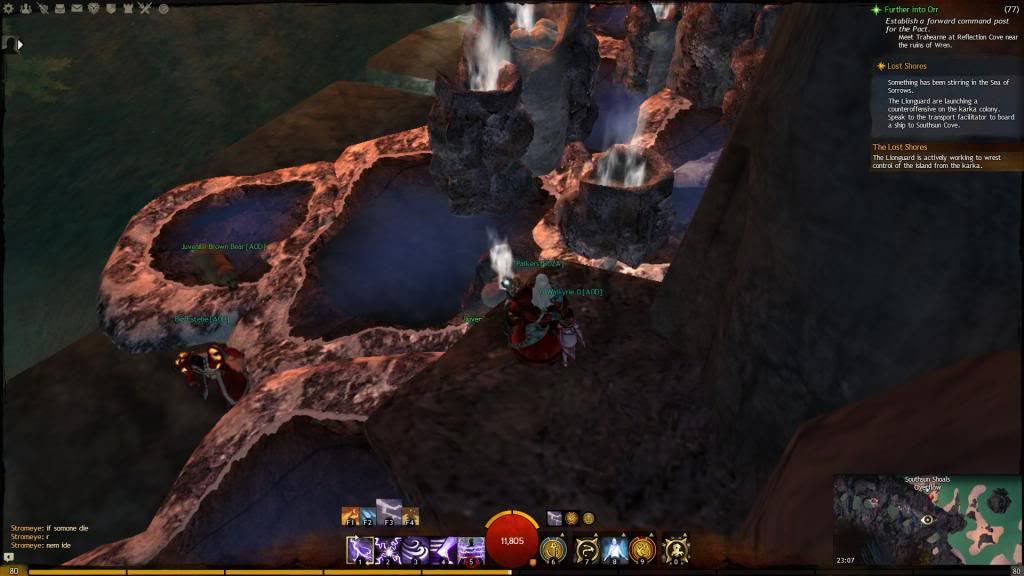Switch to fire attunement F1

pyautogui.click(x=351, y=516)
